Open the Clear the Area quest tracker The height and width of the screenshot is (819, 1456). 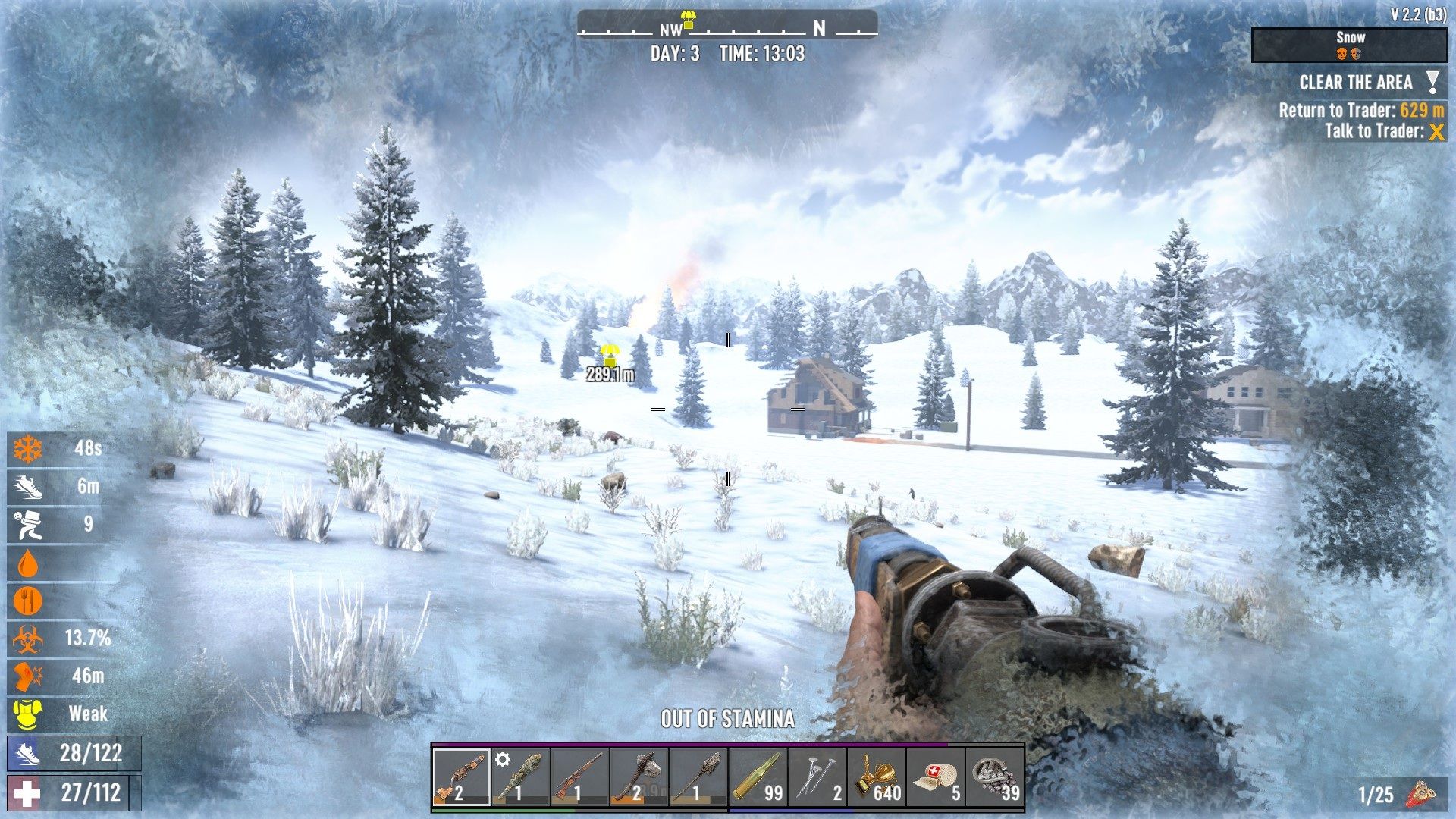point(1356,83)
